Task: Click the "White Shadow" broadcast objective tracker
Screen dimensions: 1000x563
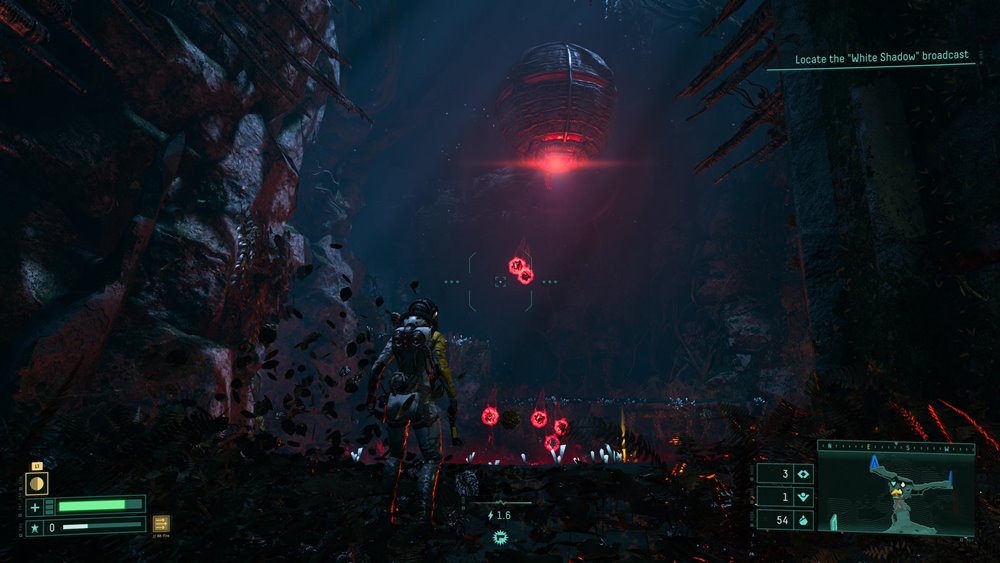Action: pyautogui.click(x=881, y=58)
